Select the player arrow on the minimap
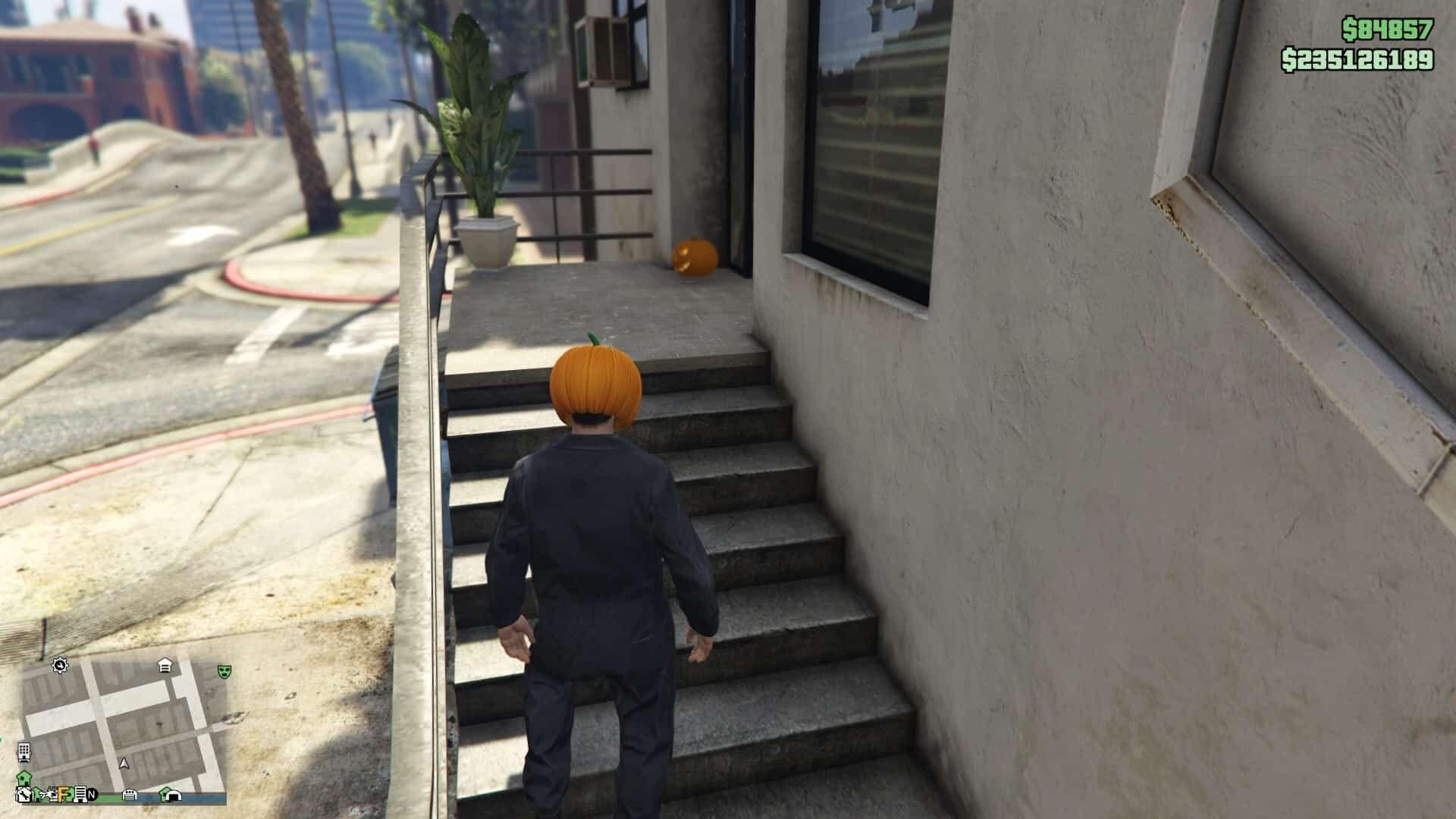 point(124,764)
